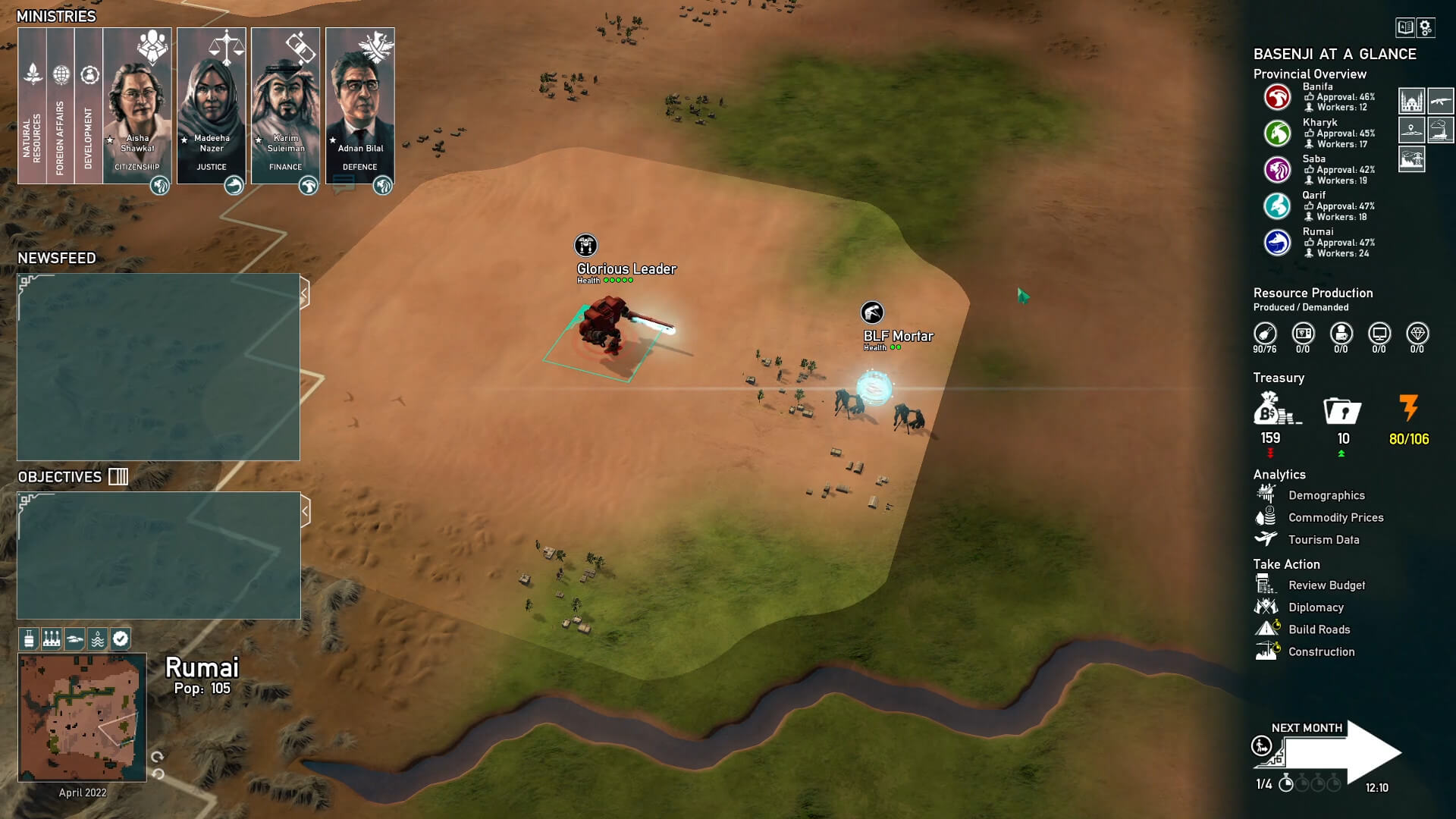Screen dimensions: 1456x819
Task: Click the first filled stopwatch in the turn tracker
Action: tap(1287, 785)
